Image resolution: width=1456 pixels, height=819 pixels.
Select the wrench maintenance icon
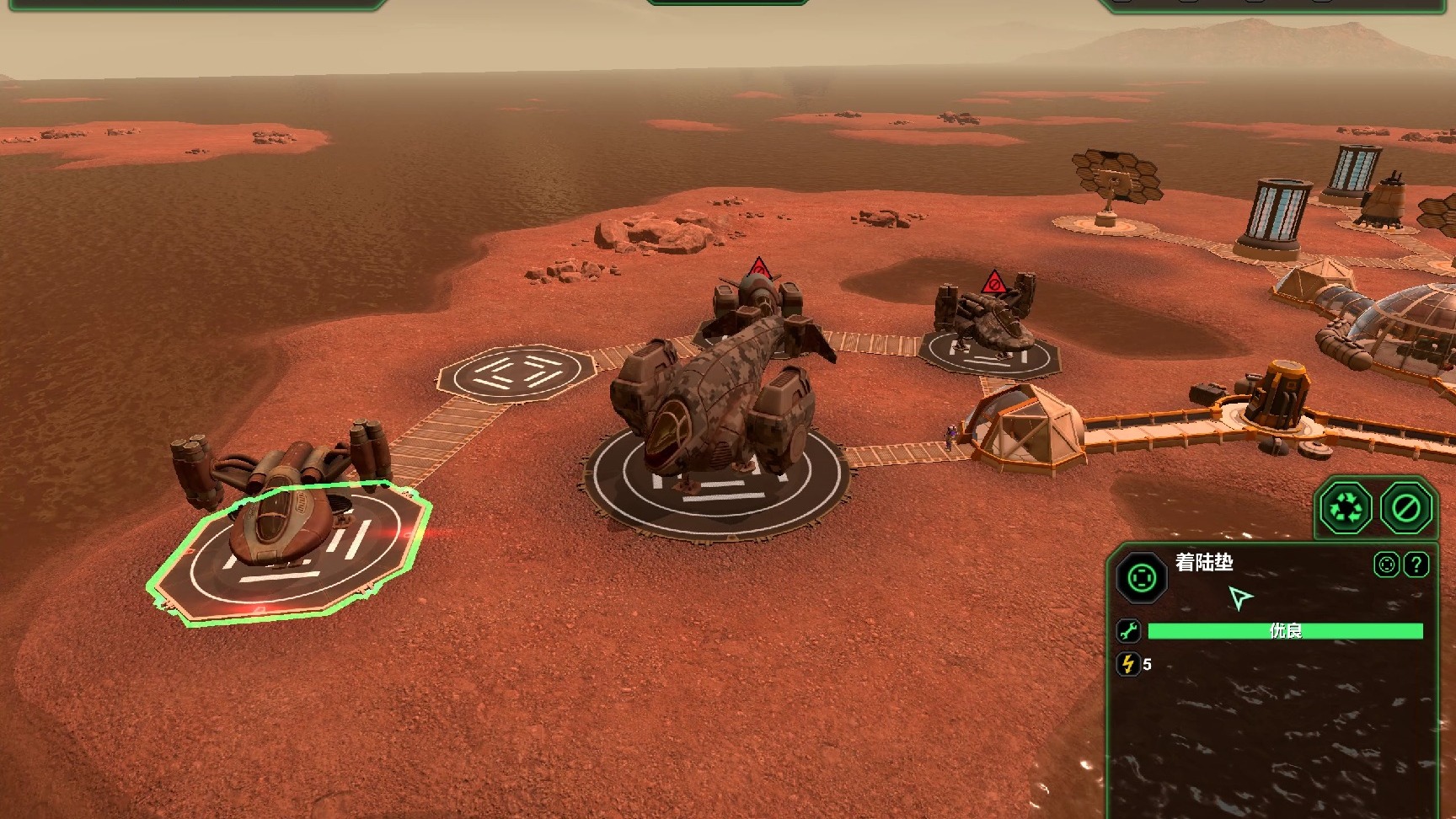tap(1128, 630)
